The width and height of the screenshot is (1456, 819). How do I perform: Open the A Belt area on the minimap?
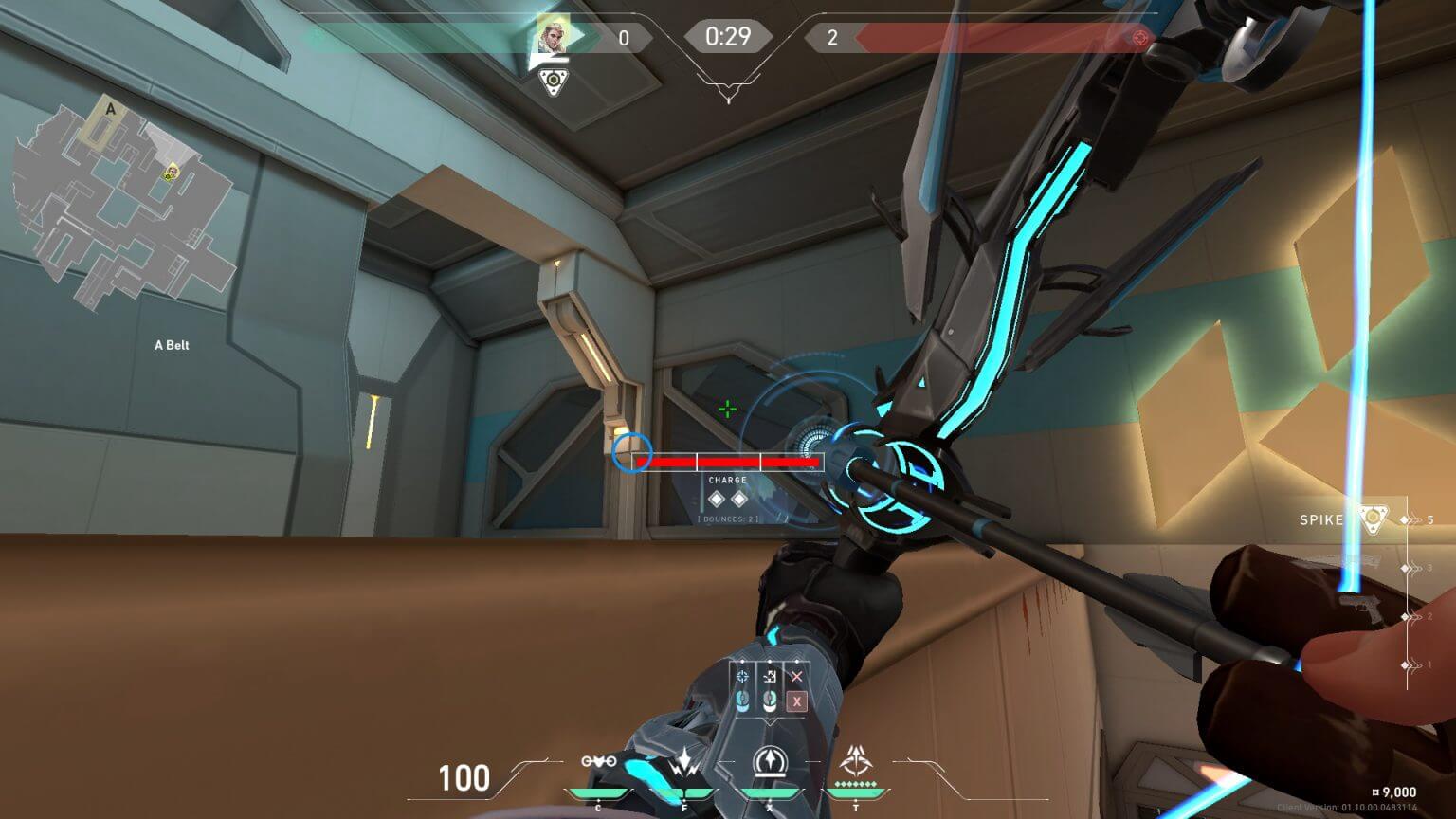click(x=171, y=344)
